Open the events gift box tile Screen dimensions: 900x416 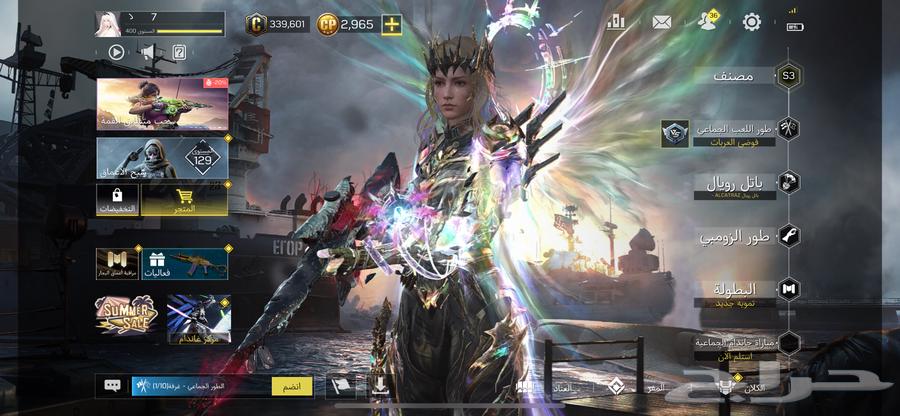point(185,264)
